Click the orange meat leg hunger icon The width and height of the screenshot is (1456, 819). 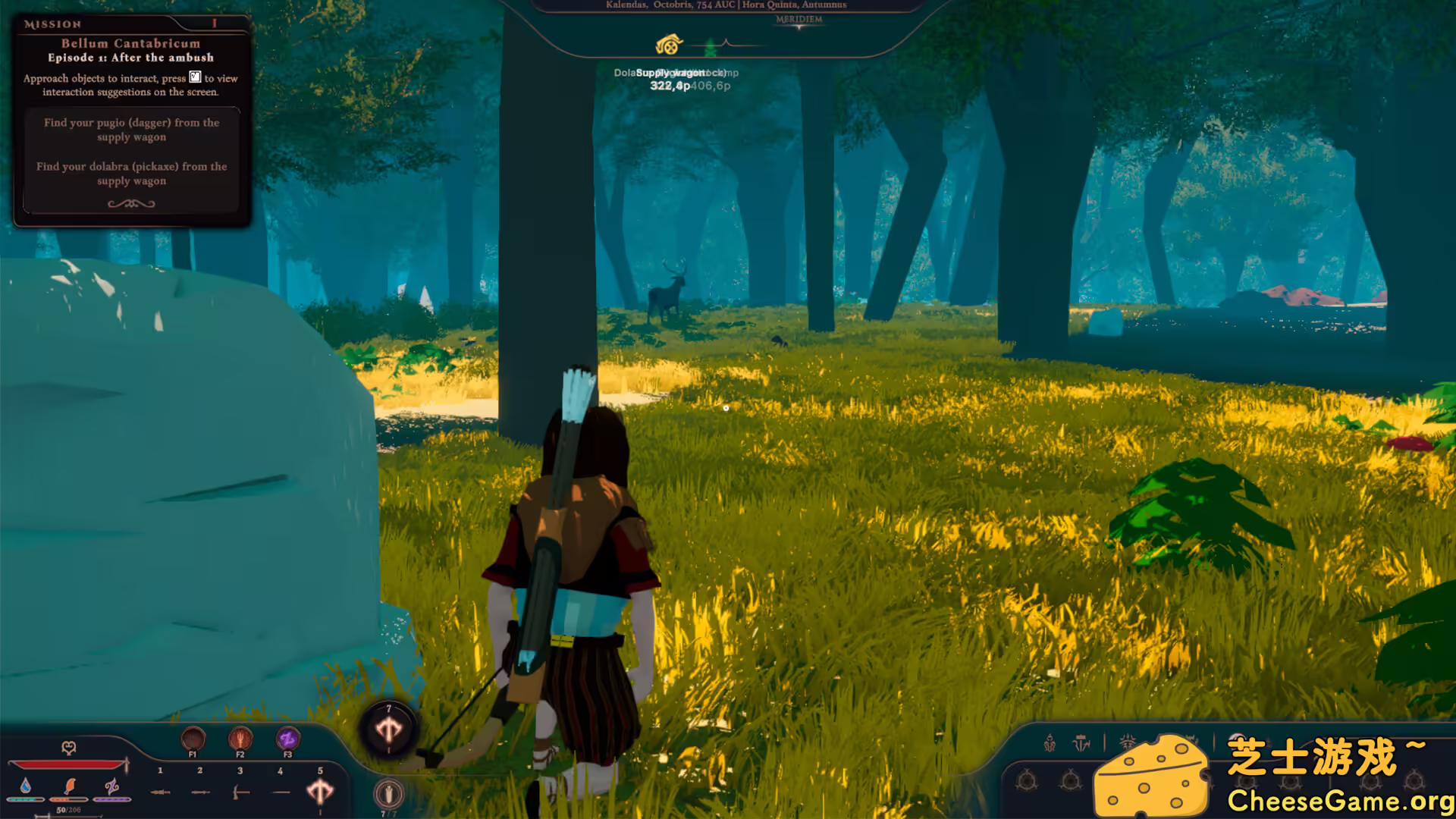click(70, 786)
